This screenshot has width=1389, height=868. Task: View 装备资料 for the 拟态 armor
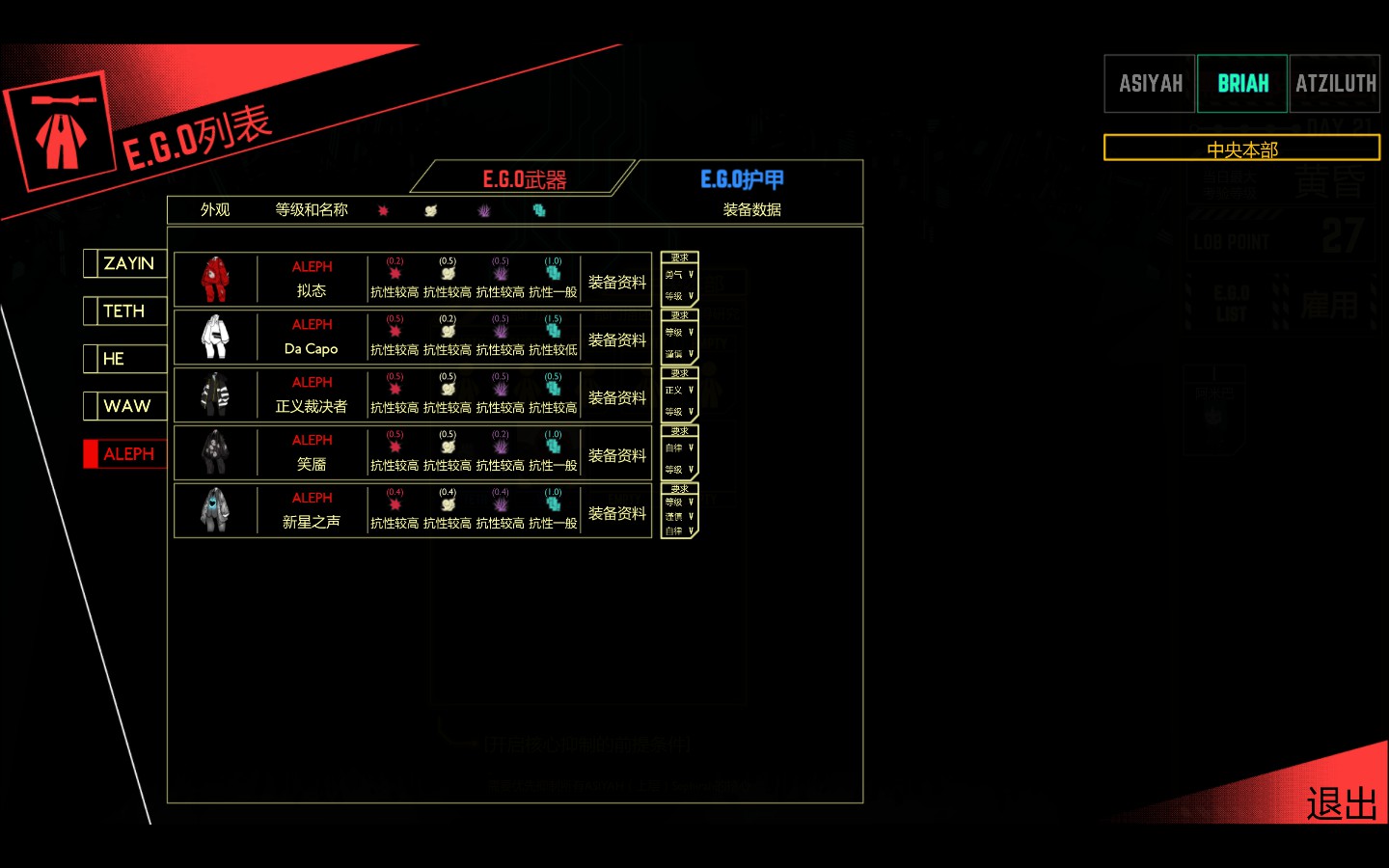point(616,282)
